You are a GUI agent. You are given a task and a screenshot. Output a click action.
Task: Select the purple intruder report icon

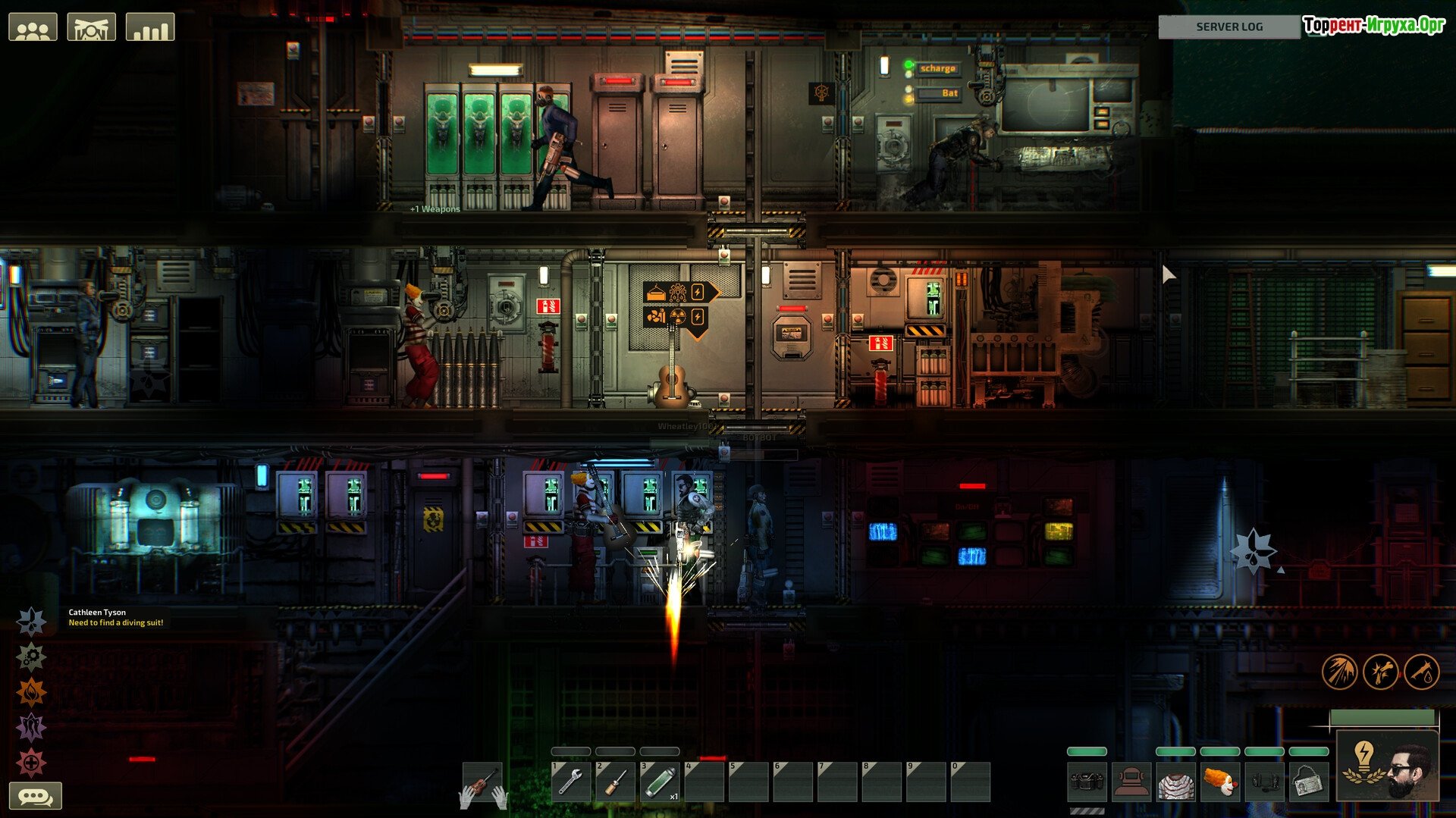pyautogui.click(x=32, y=728)
